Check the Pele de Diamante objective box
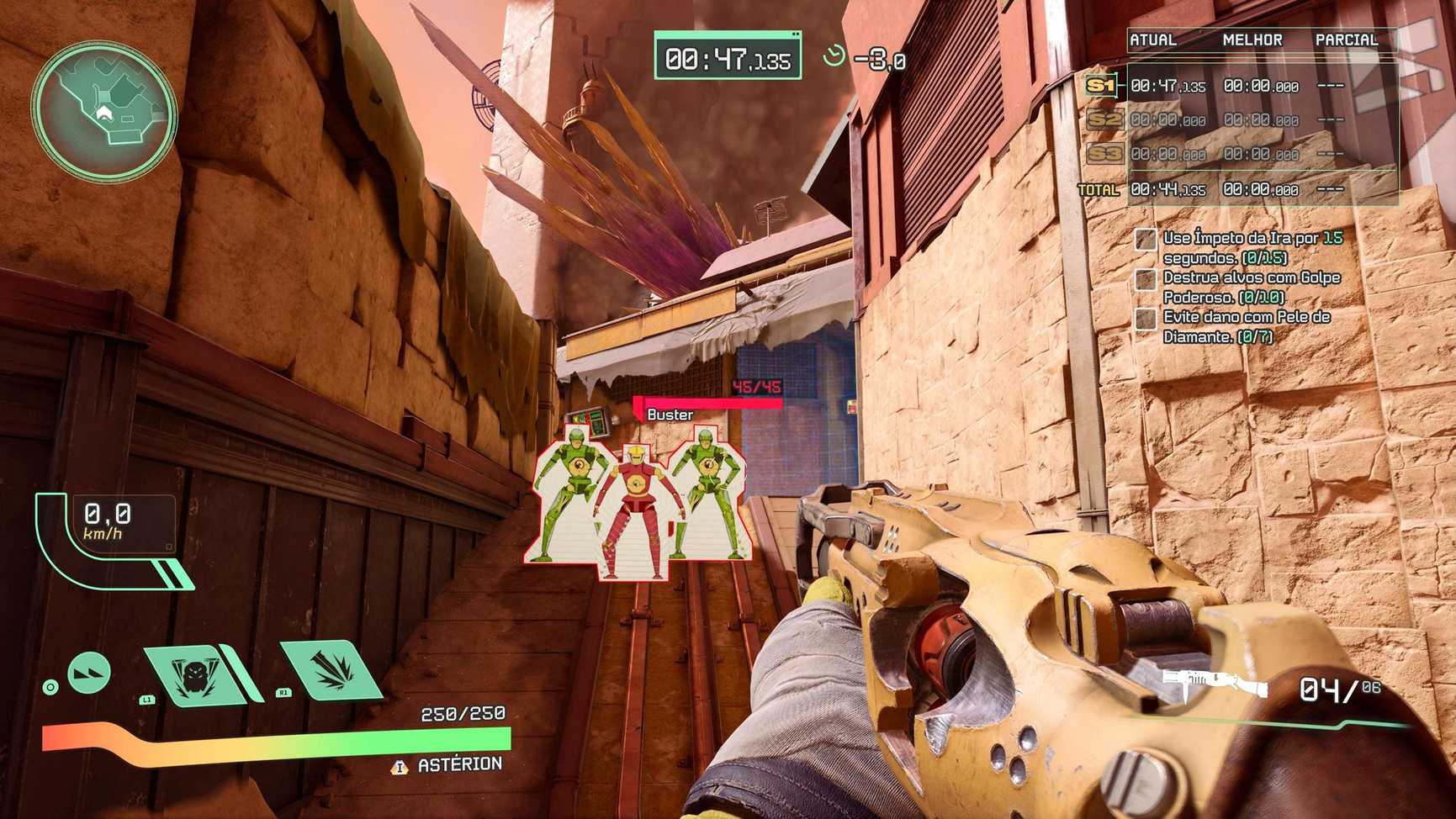Viewport: 1456px width, 819px height. (x=1145, y=319)
